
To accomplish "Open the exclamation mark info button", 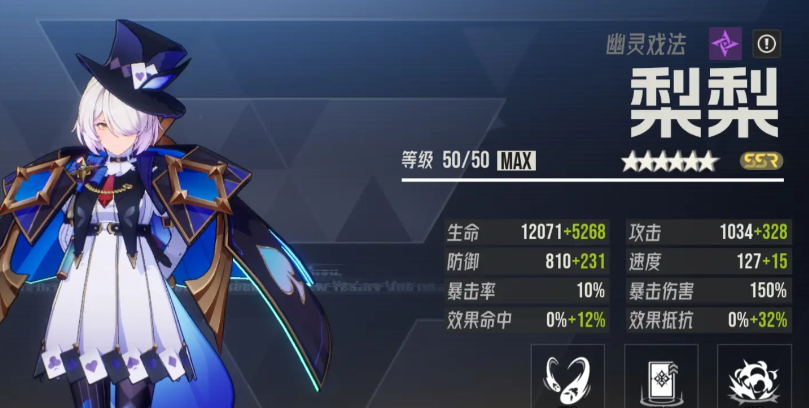I will [767, 43].
